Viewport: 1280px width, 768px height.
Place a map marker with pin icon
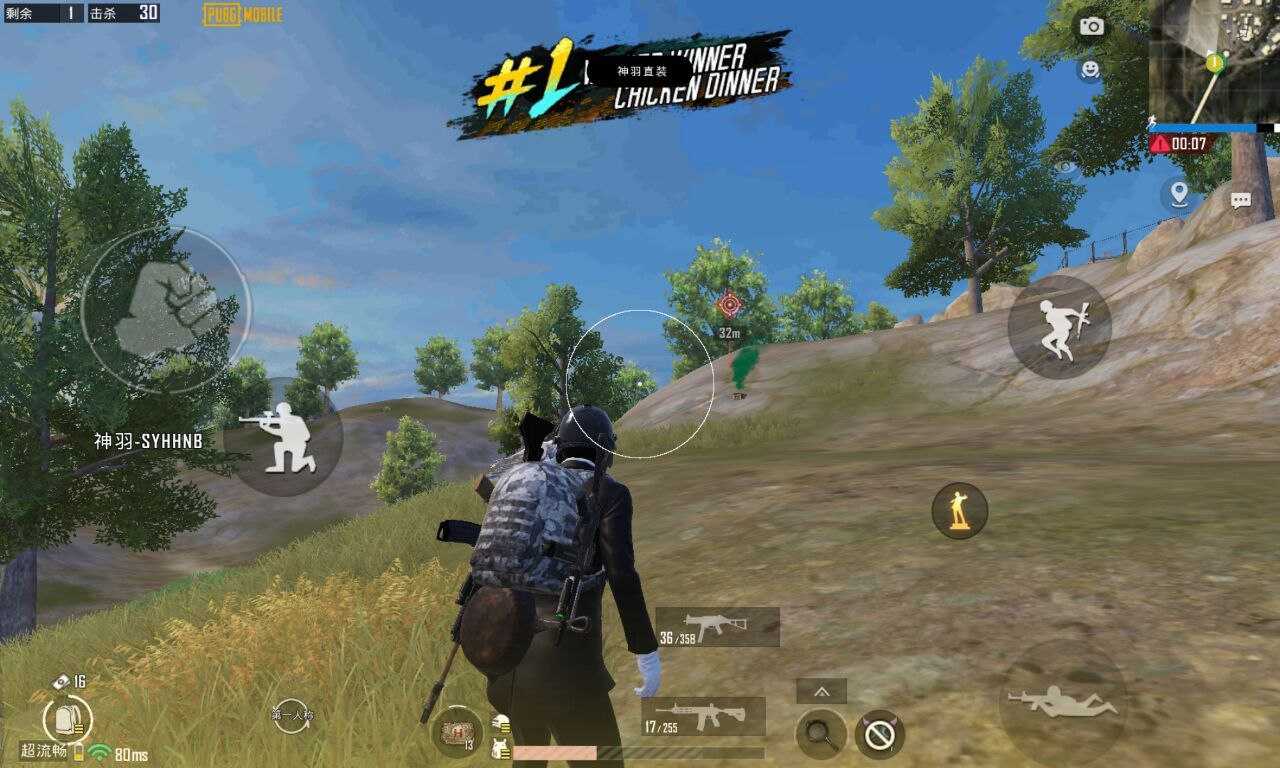1180,193
